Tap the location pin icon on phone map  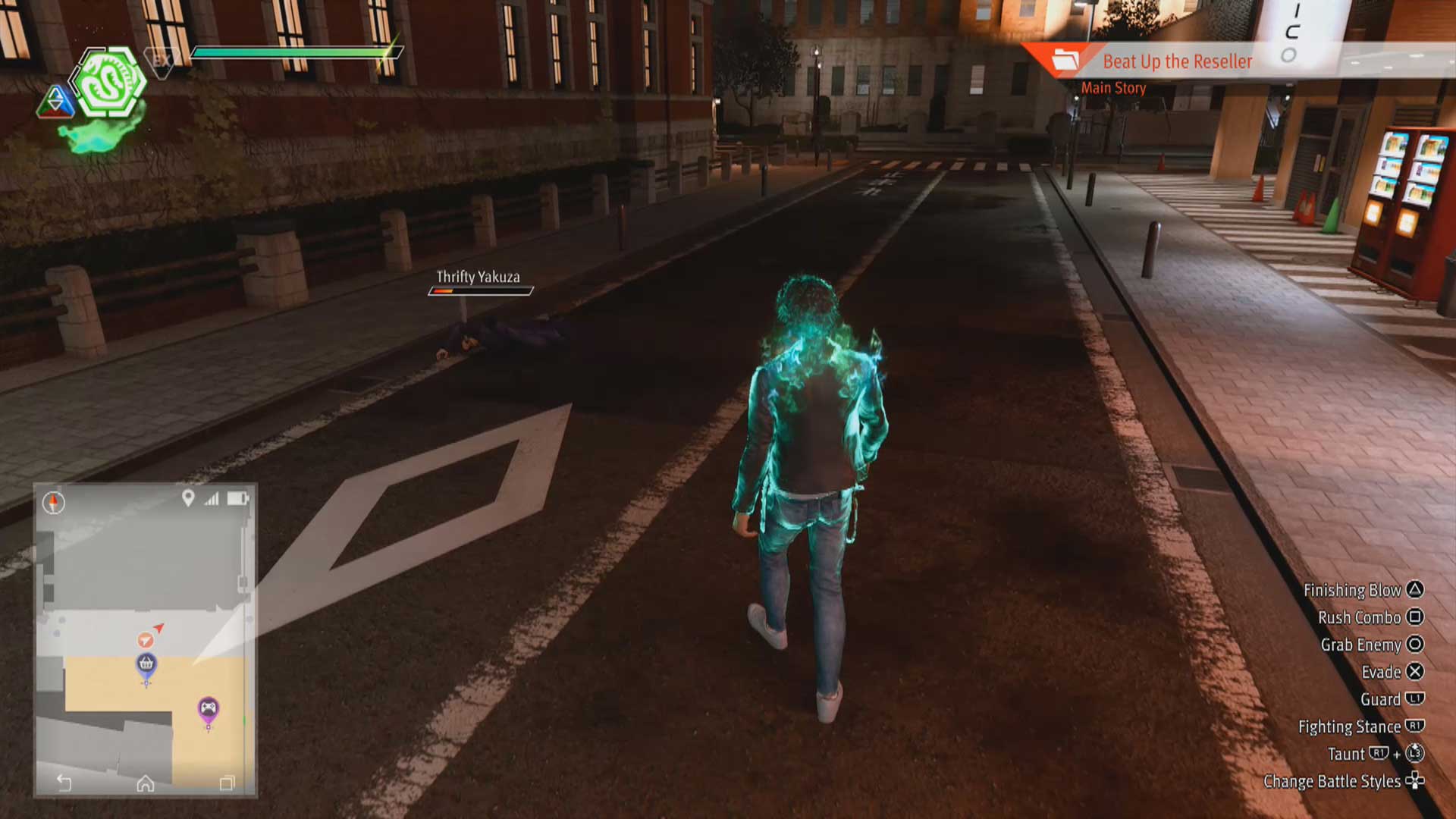coord(188,498)
